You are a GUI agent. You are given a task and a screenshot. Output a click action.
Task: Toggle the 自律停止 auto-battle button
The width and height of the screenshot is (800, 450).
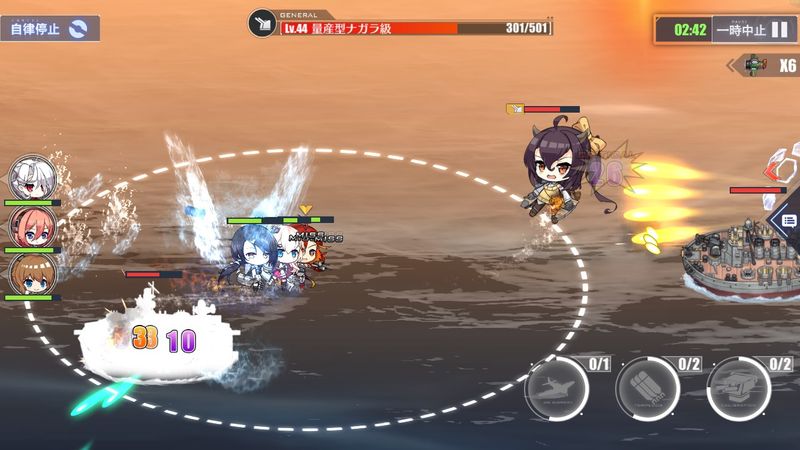coord(49,28)
